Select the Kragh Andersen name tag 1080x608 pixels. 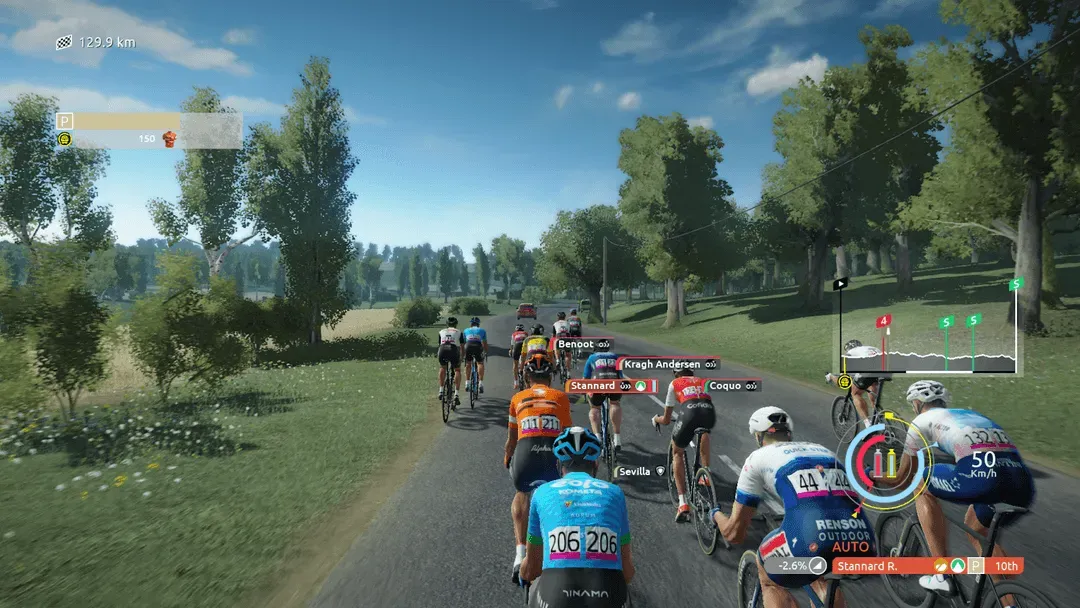pos(668,365)
